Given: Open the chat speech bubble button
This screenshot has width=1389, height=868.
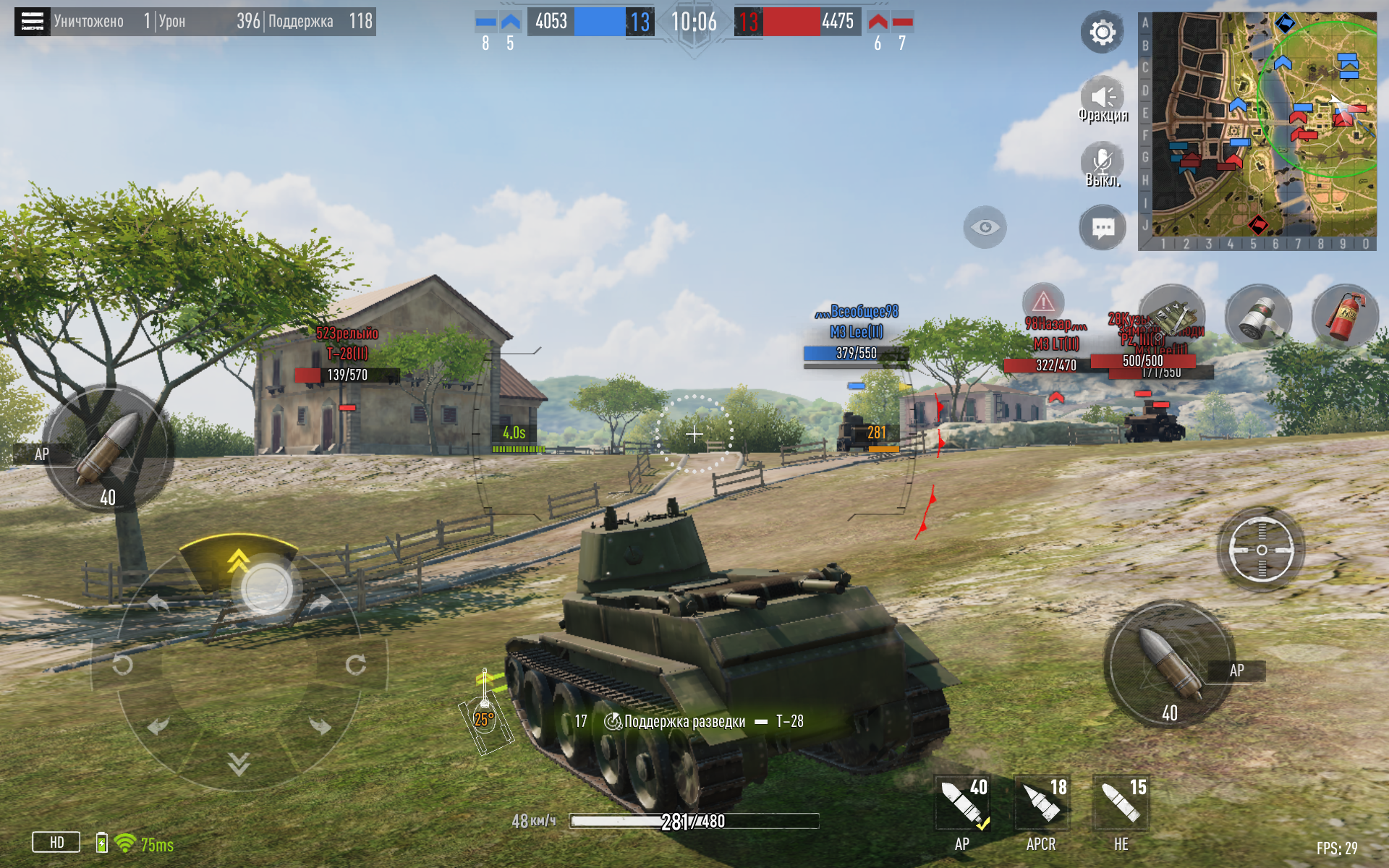Looking at the screenshot, I should click(x=1103, y=229).
